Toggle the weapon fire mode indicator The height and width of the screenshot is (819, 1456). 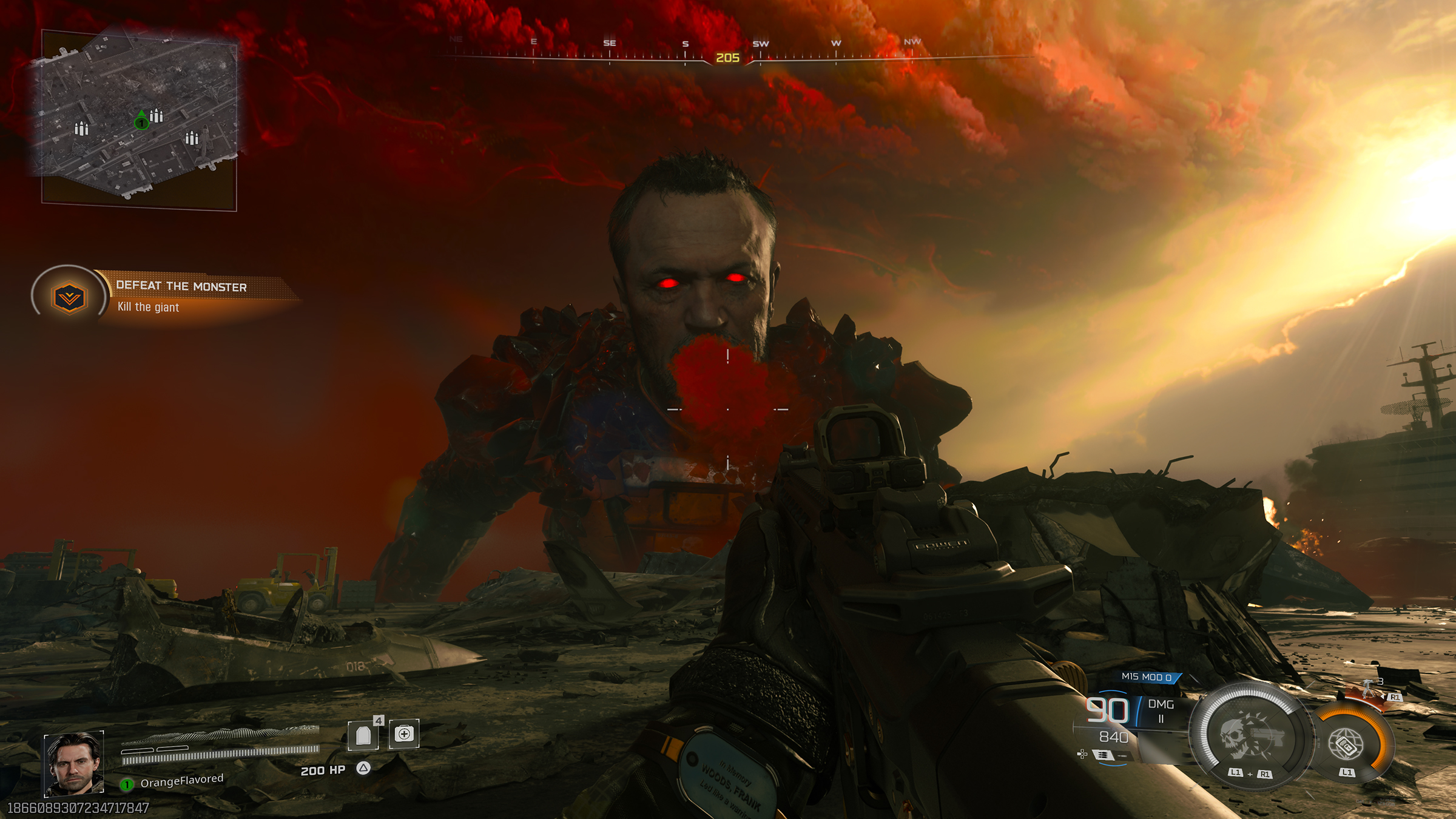[1104, 755]
